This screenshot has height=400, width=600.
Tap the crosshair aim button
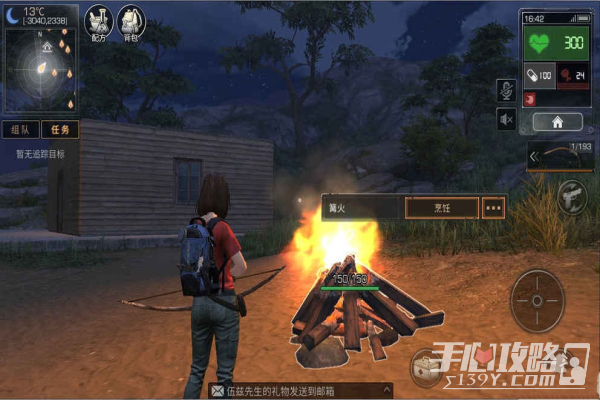pyautogui.click(x=538, y=299)
